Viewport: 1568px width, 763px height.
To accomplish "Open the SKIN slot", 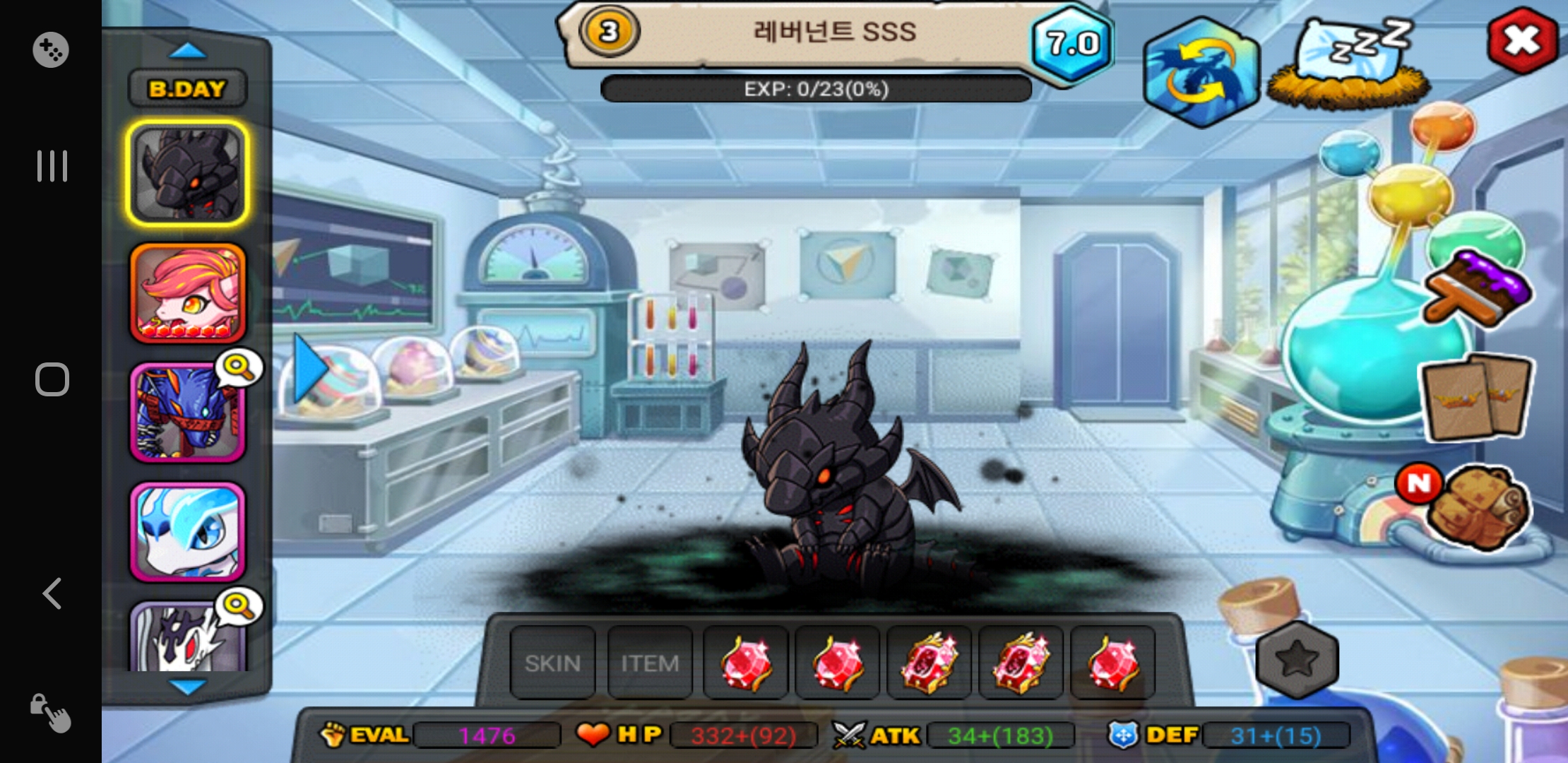I will click(552, 663).
